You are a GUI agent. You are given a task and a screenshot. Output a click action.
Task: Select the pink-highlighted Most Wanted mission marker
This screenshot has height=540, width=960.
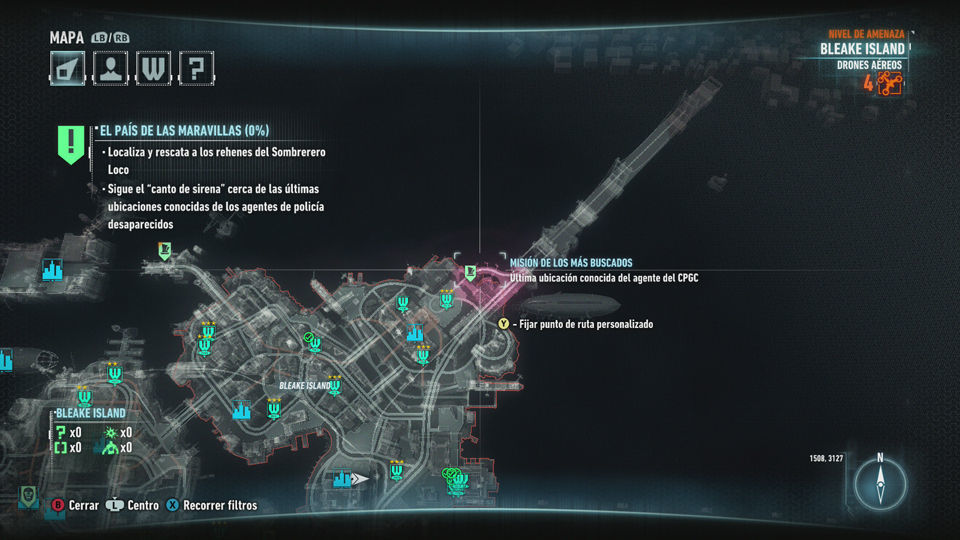[x=469, y=271]
